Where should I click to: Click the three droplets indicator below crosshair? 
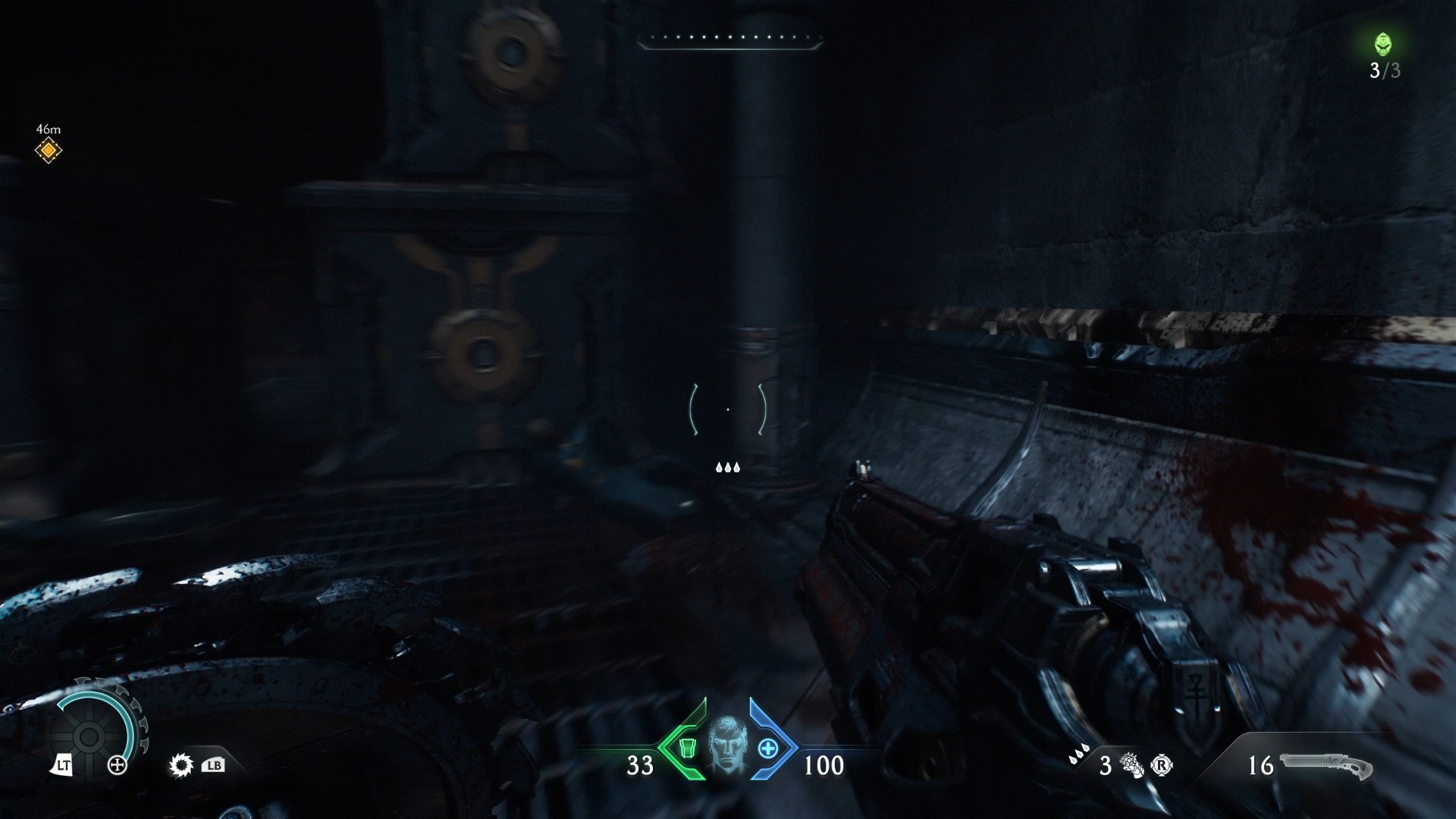(x=727, y=467)
